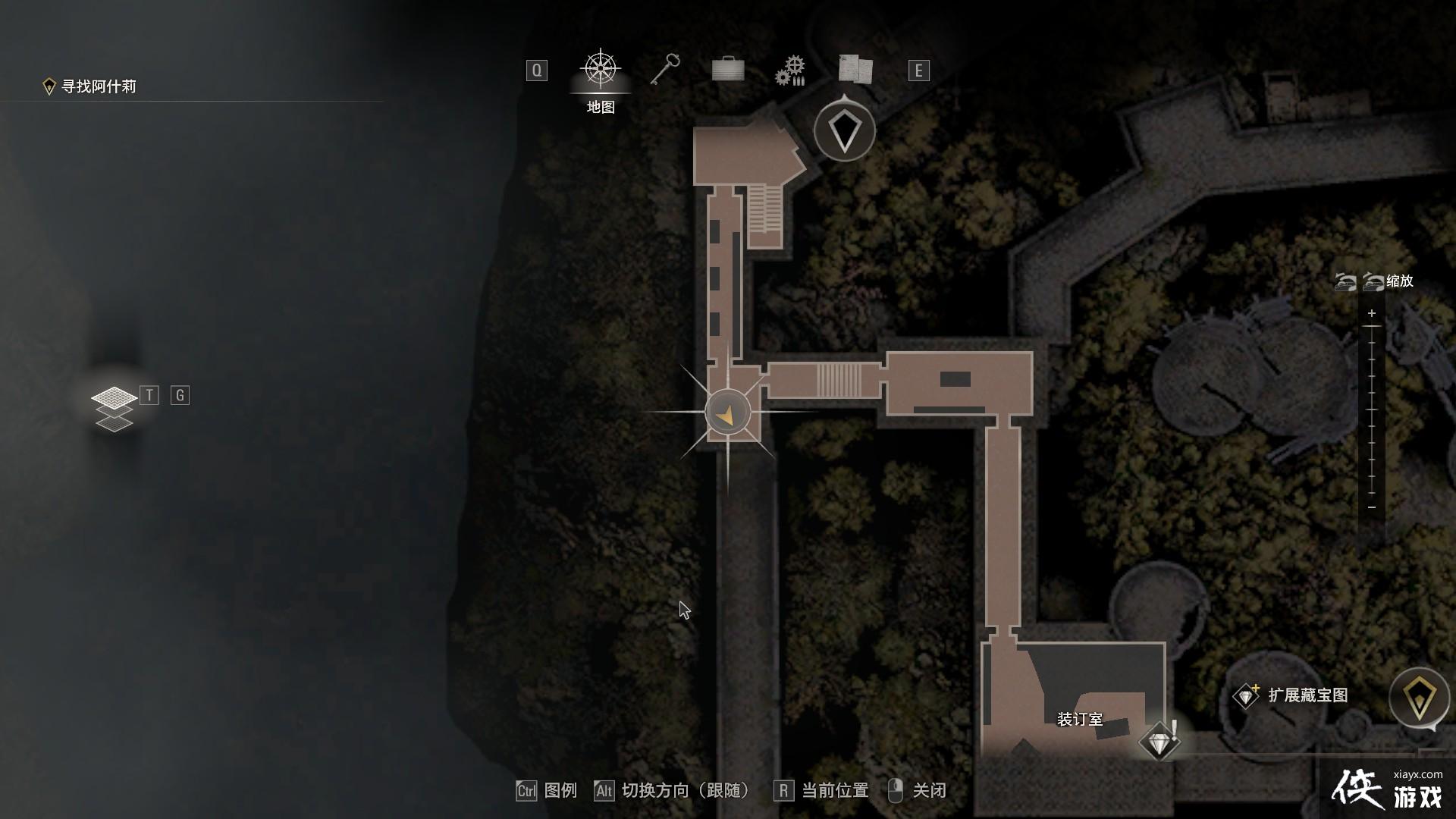1456x819 pixels.
Task: Click the floor layer switcher icon
Action: click(x=114, y=408)
